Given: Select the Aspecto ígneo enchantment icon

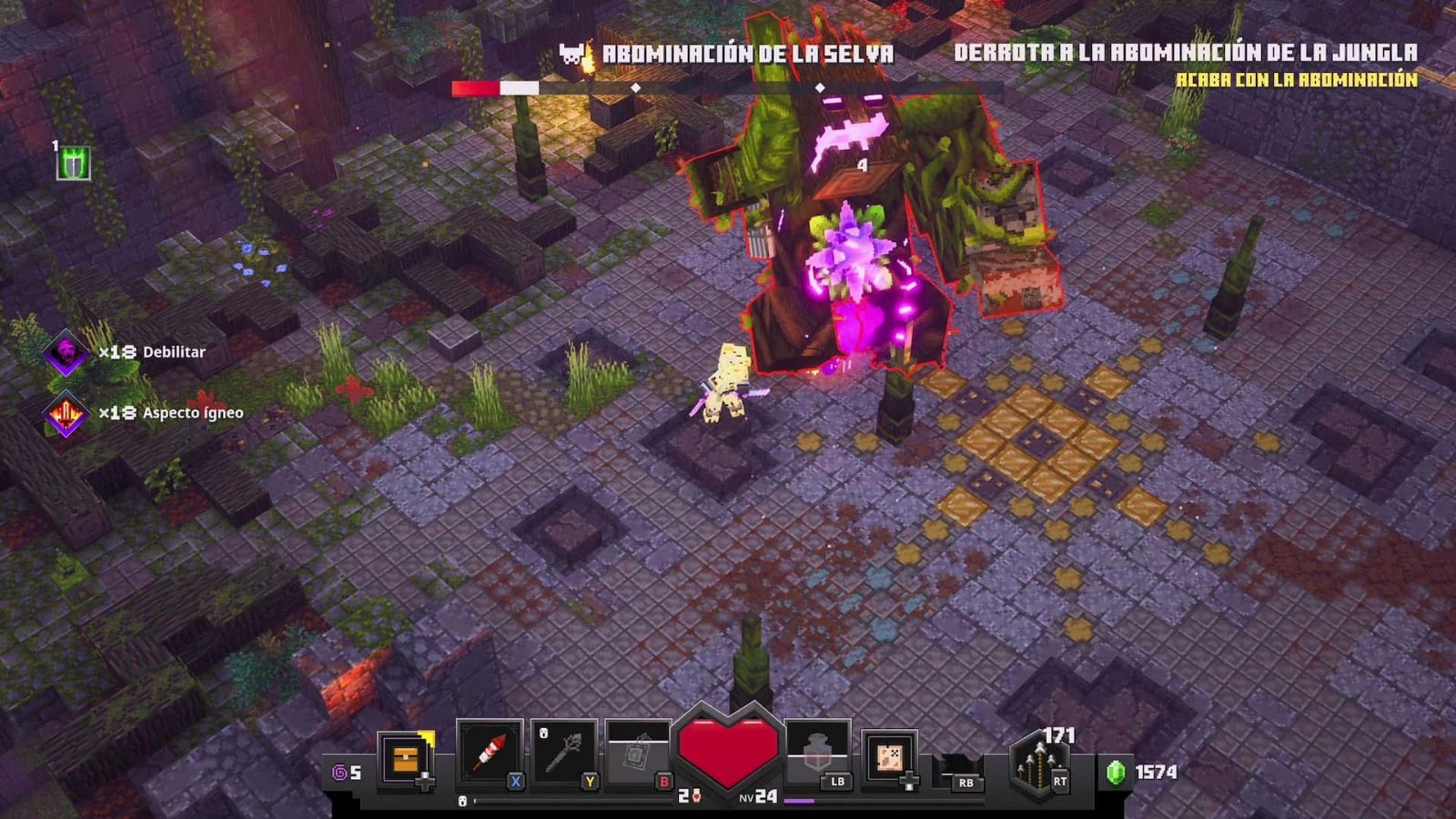Looking at the screenshot, I should click(66, 413).
